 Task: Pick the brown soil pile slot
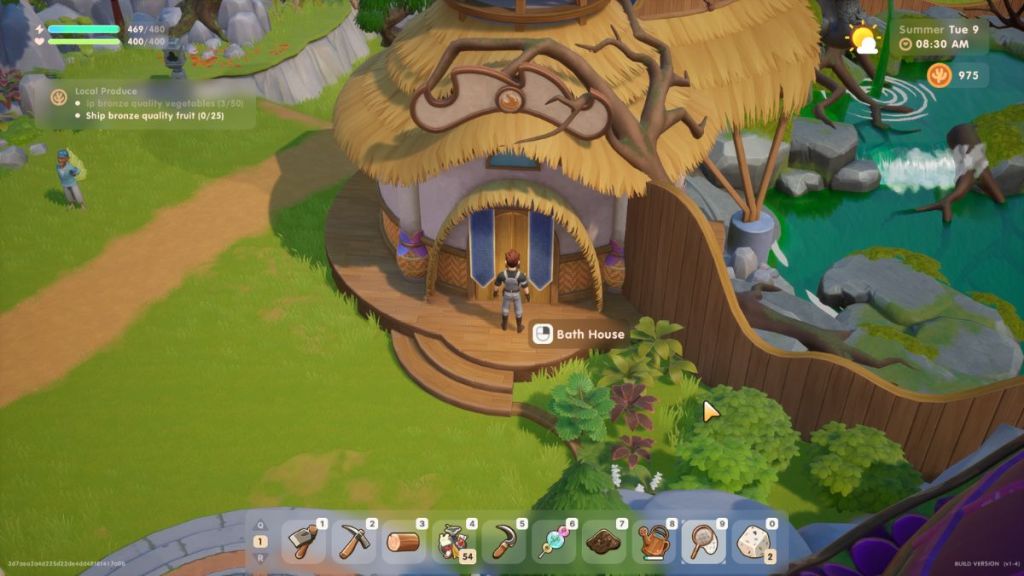tap(603, 542)
